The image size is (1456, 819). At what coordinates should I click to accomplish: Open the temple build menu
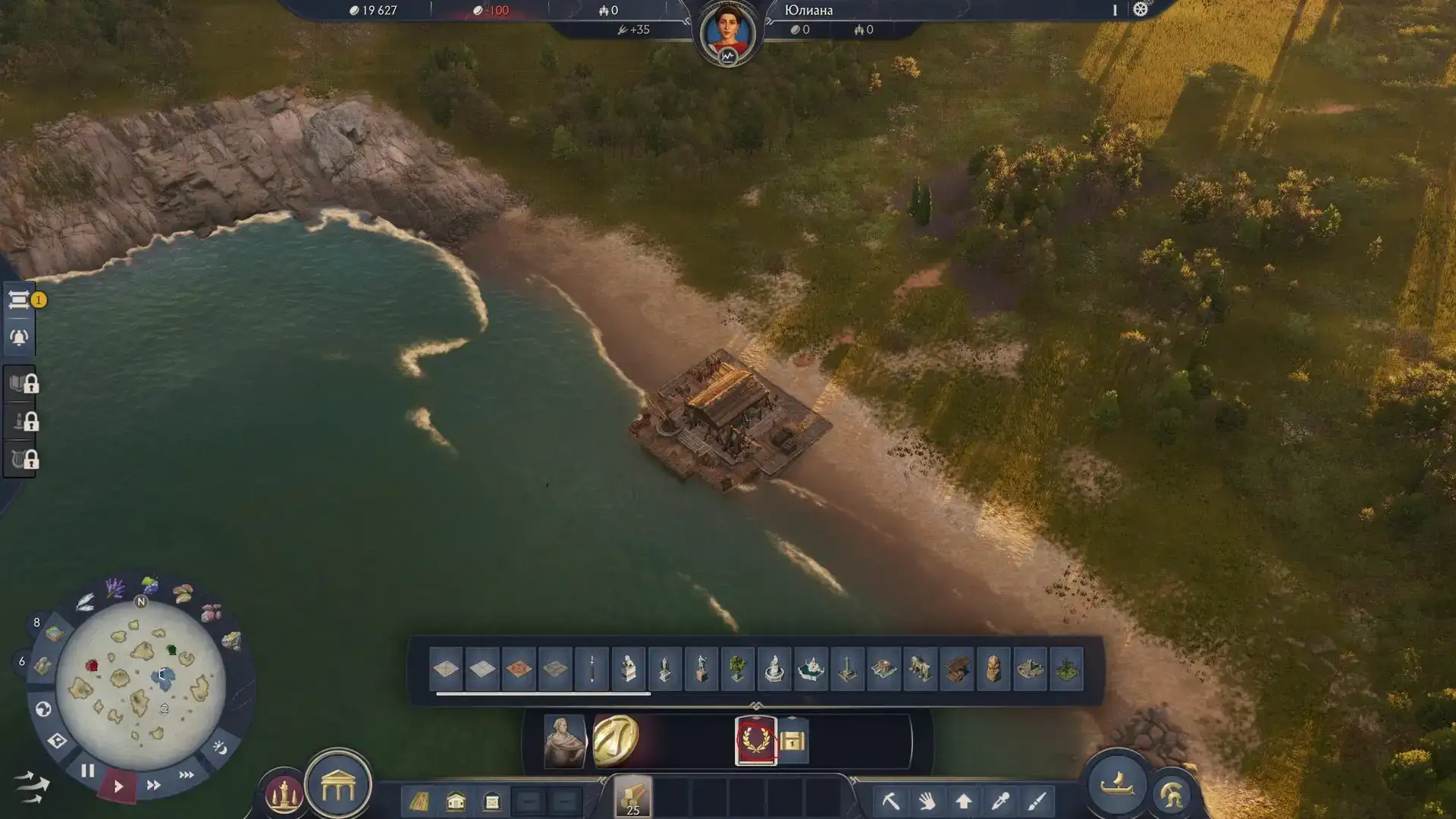(338, 788)
